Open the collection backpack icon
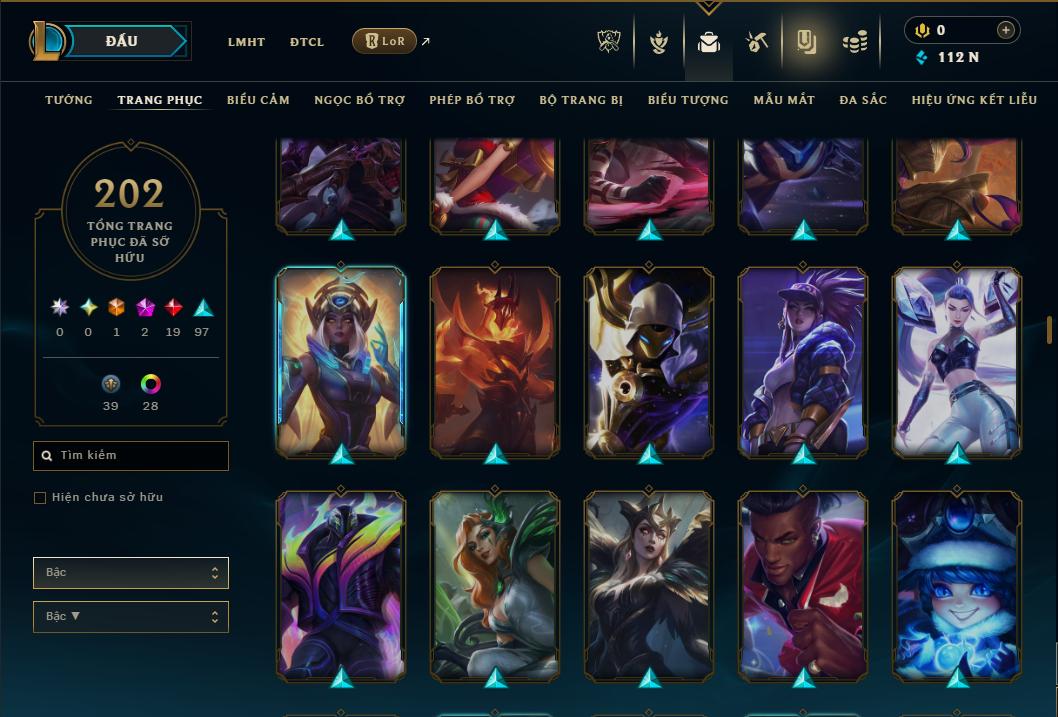The height and width of the screenshot is (717, 1058). coord(709,42)
